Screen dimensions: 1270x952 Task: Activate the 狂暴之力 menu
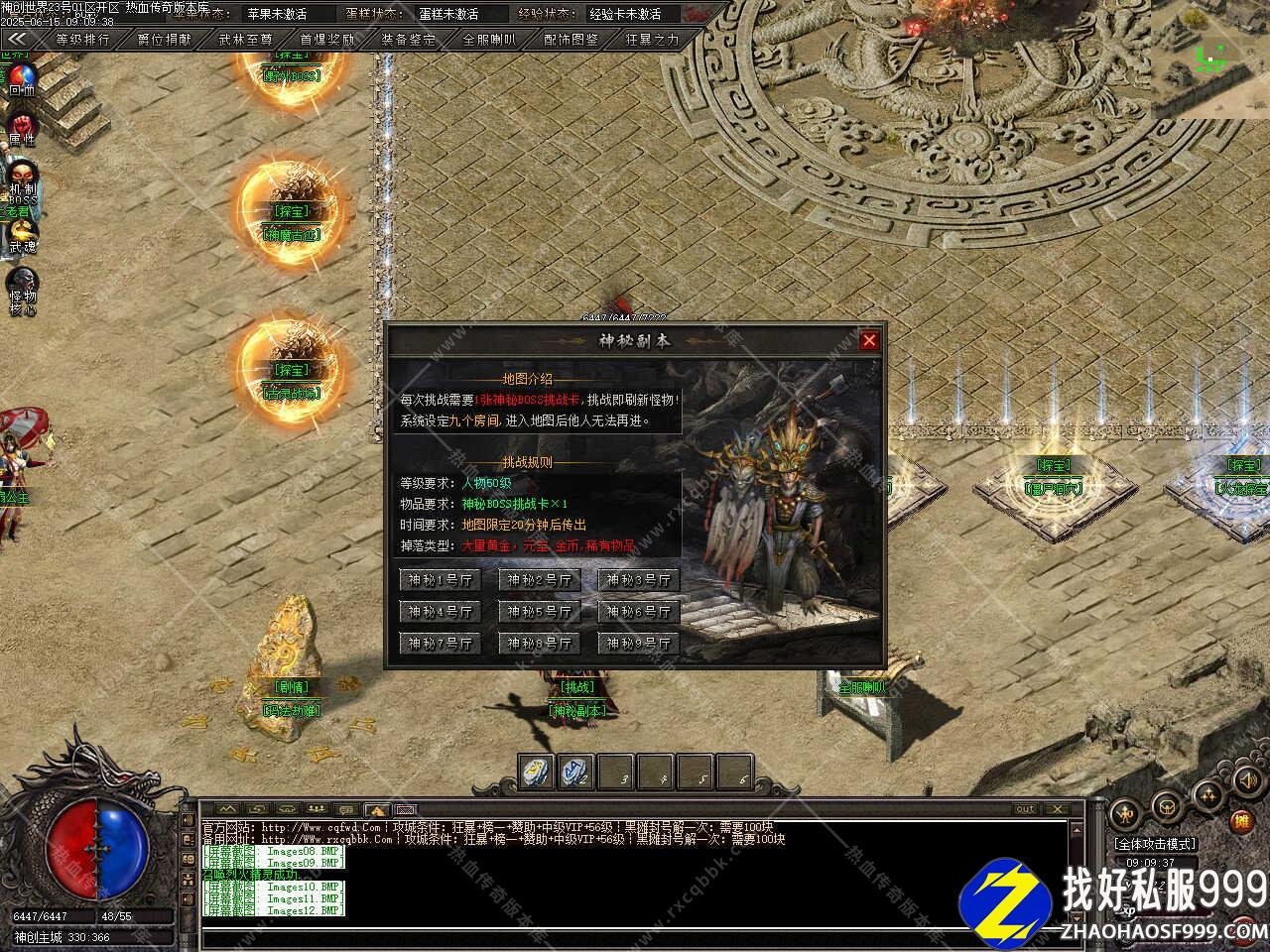point(652,40)
